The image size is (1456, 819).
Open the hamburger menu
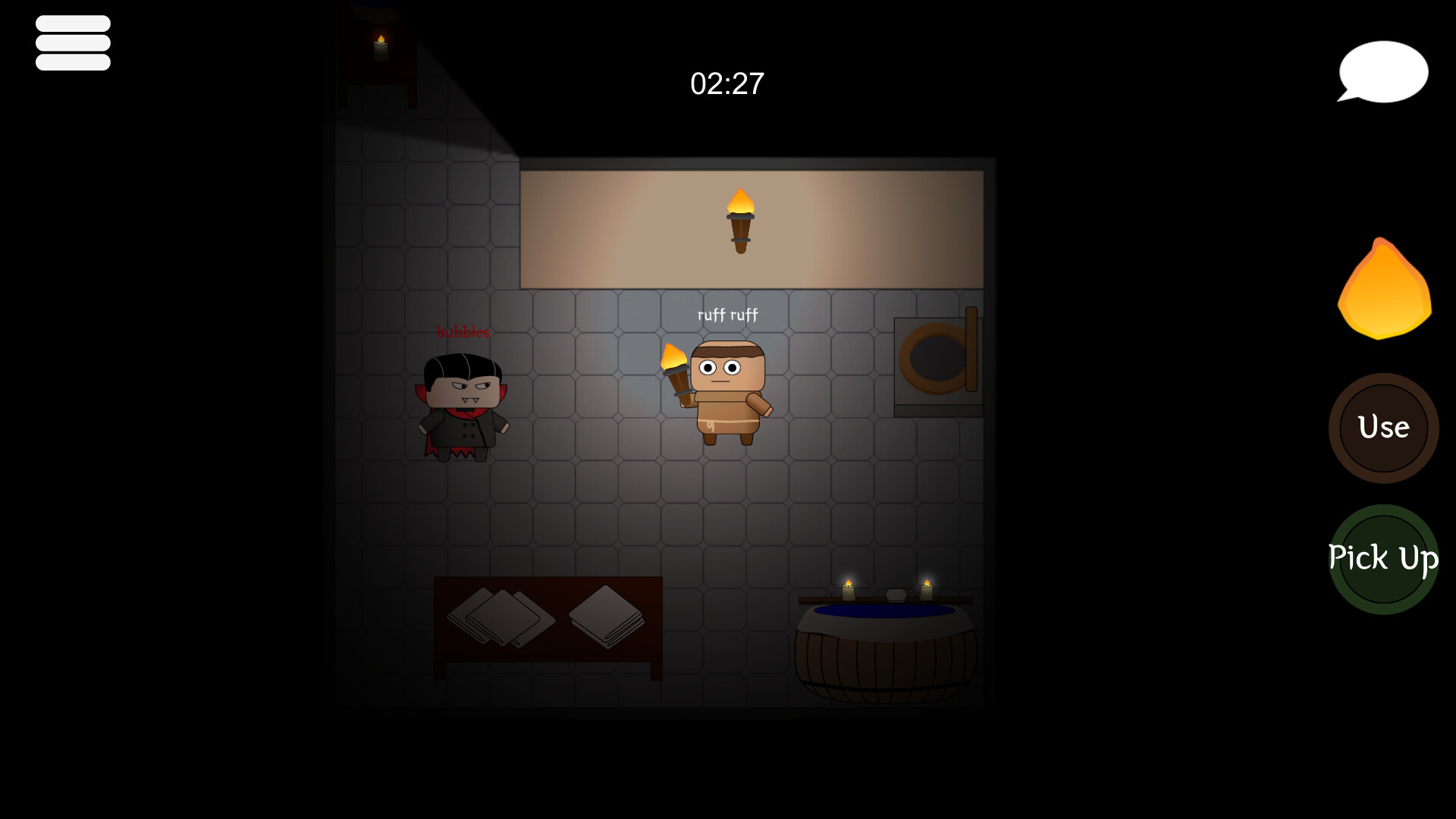click(73, 42)
